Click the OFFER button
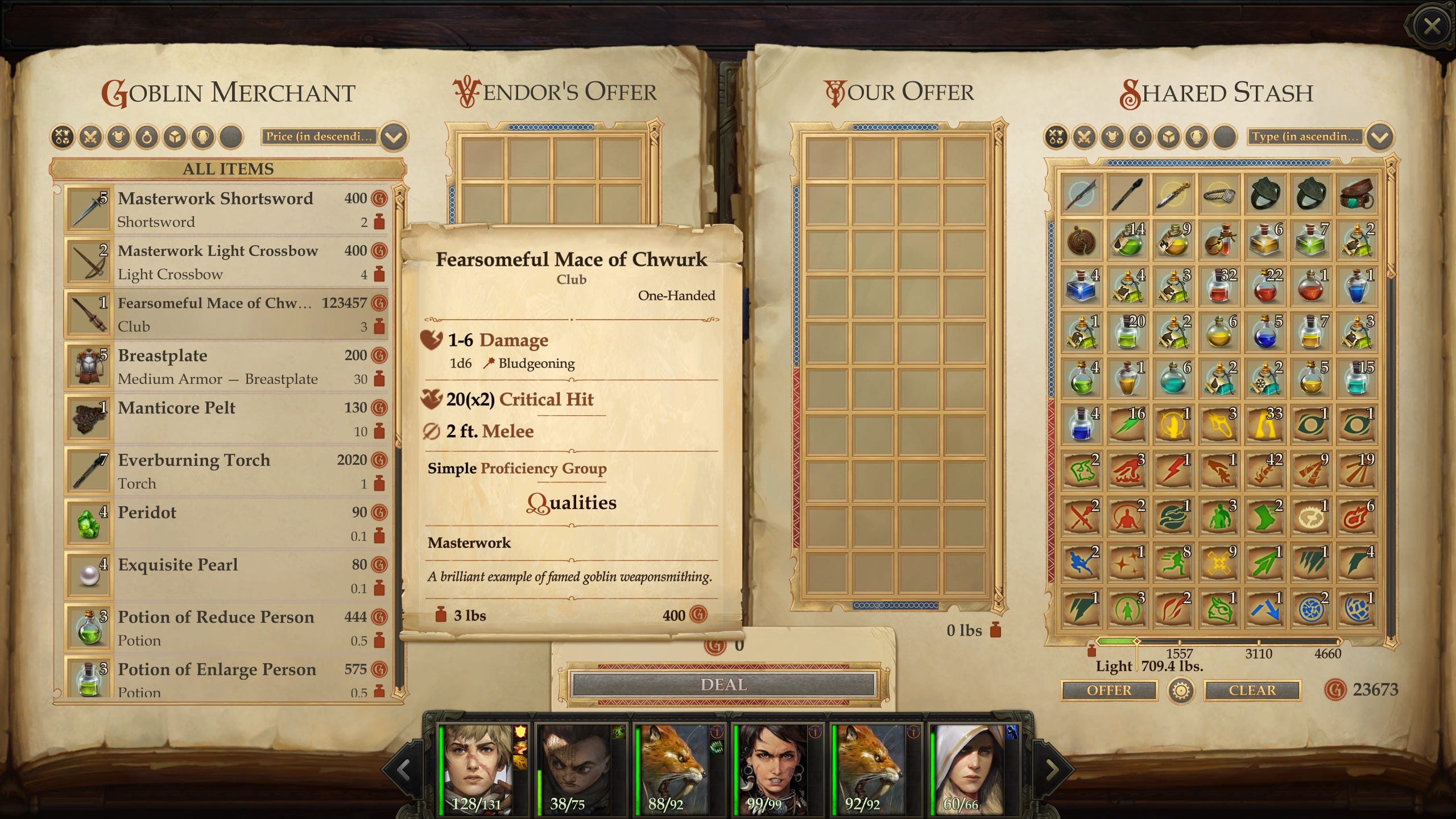 pyautogui.click(x=1108, y=690)
